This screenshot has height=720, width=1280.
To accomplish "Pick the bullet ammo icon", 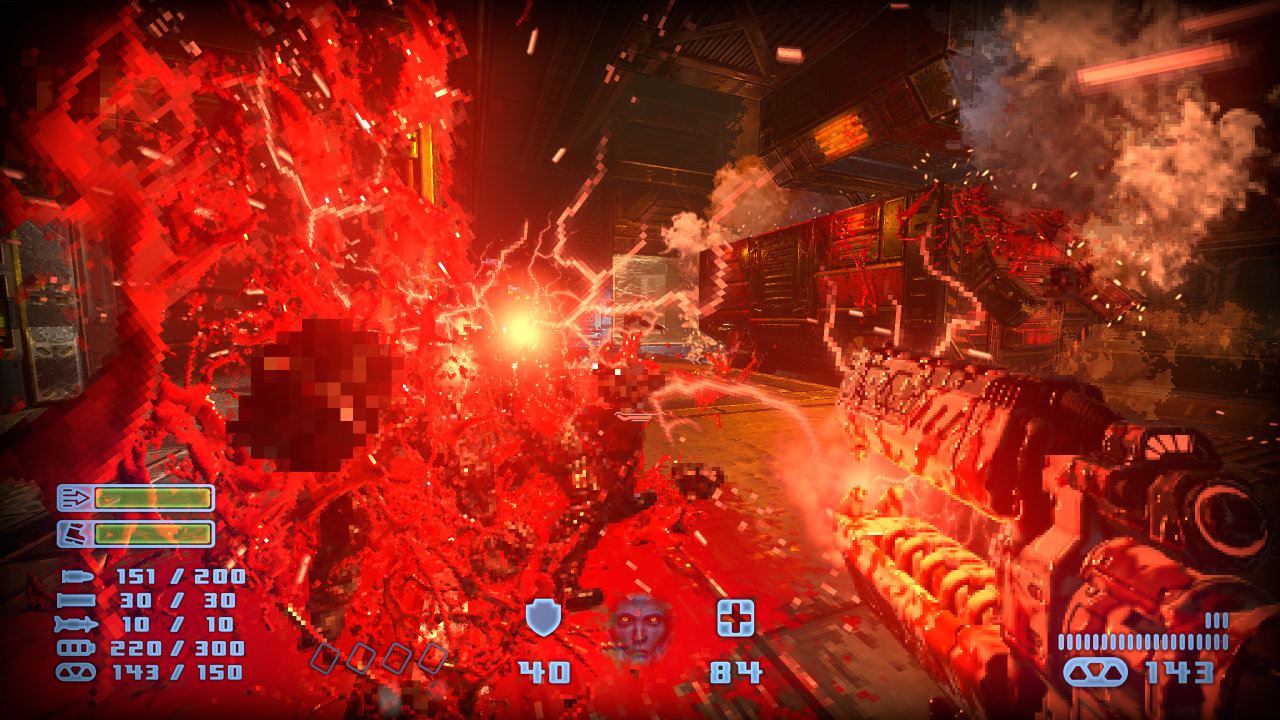I will pyautogui.click(x=76, y=577).
